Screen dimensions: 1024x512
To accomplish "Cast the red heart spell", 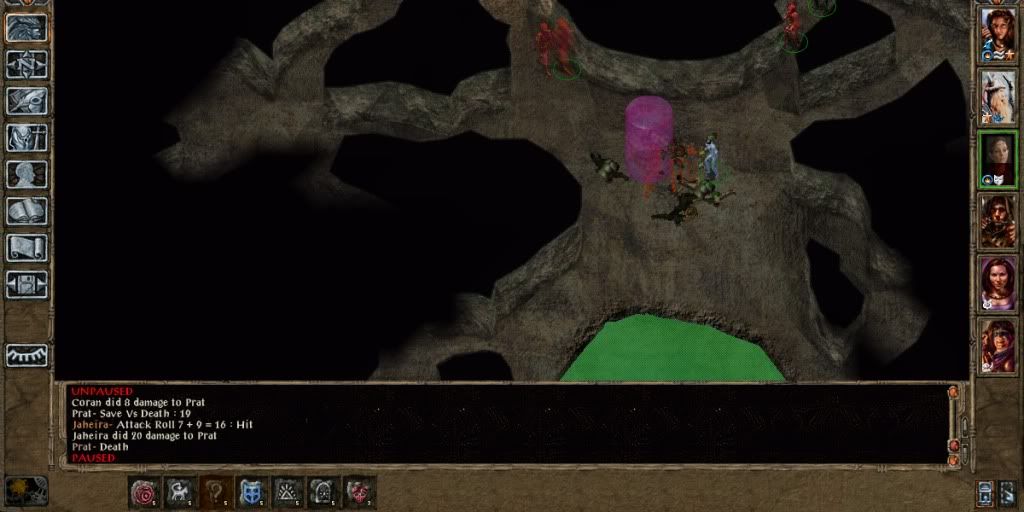I will pos(359,491).
